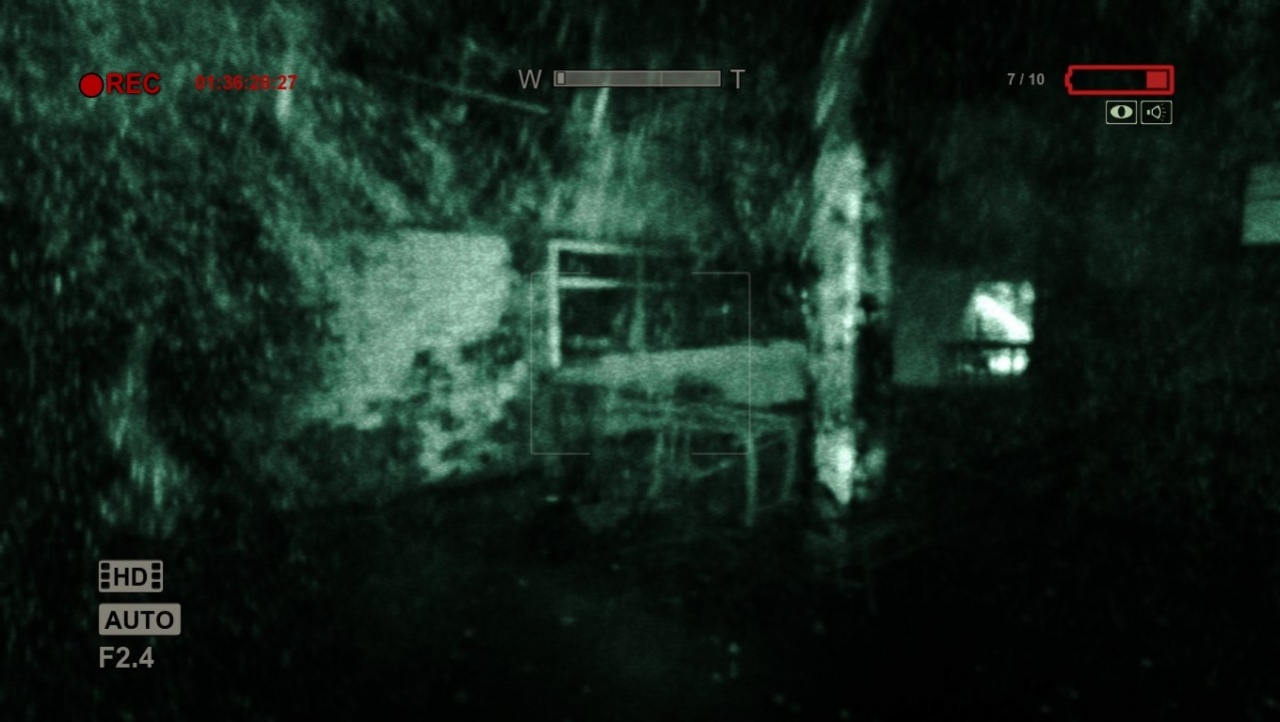Screen dimensions: 1280x722
Task: Click the eye symbol inside its bordered box
Action: point(1120,112)
